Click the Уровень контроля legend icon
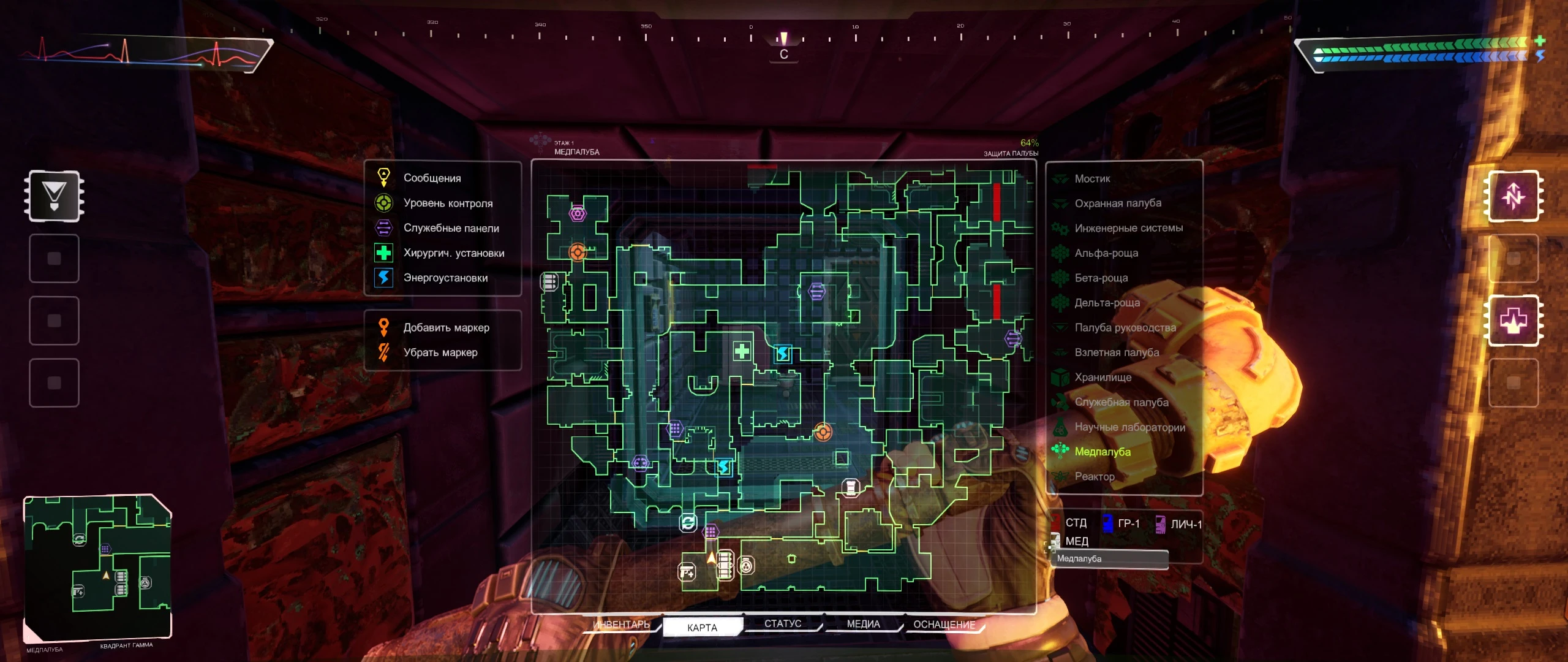The image size is (1568, 662). tap(383, 203)
